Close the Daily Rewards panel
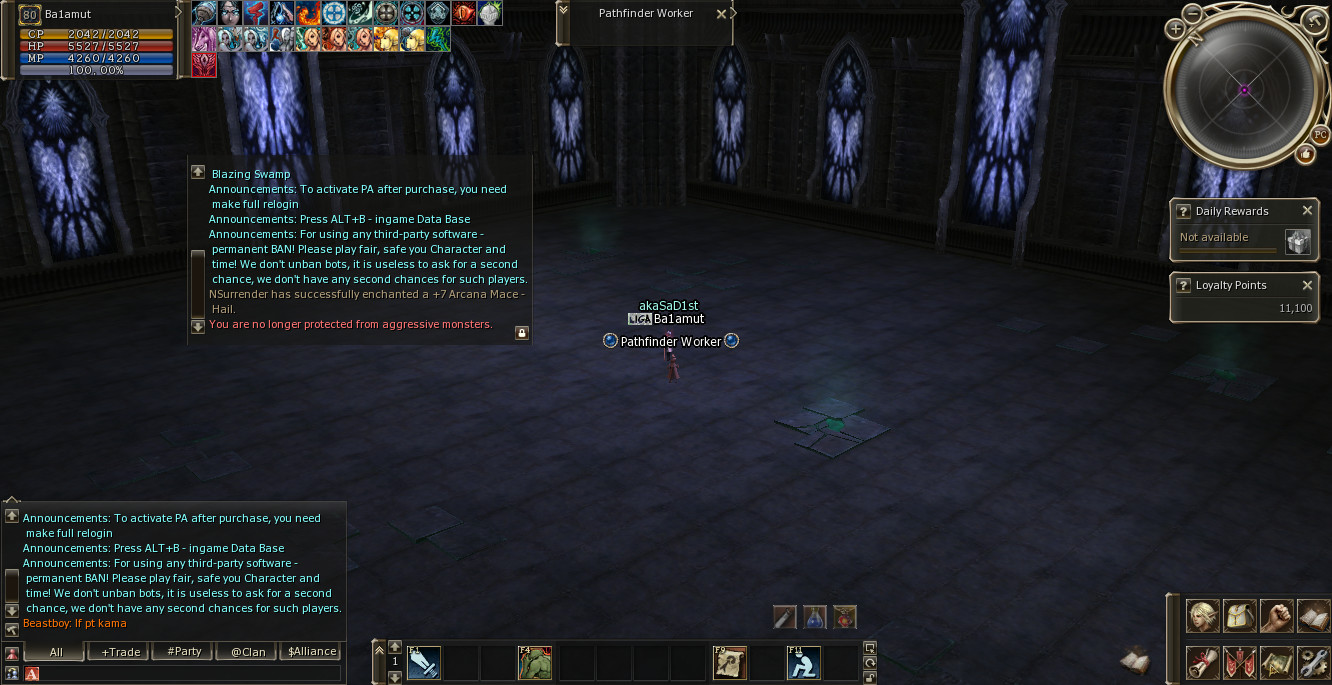The height and width of the screenshot is (685, 1332). pos(1307,211)
